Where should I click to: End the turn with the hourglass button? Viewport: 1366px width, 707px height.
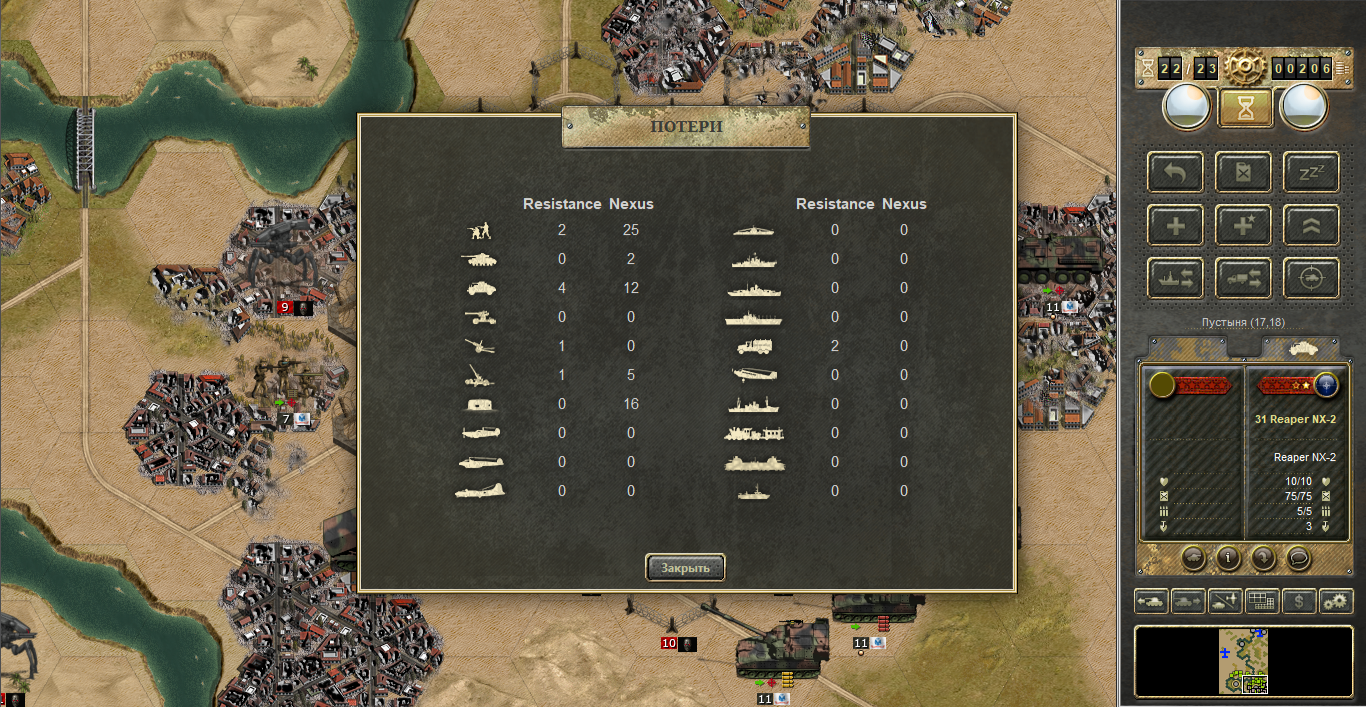[x=1245, y=109]
